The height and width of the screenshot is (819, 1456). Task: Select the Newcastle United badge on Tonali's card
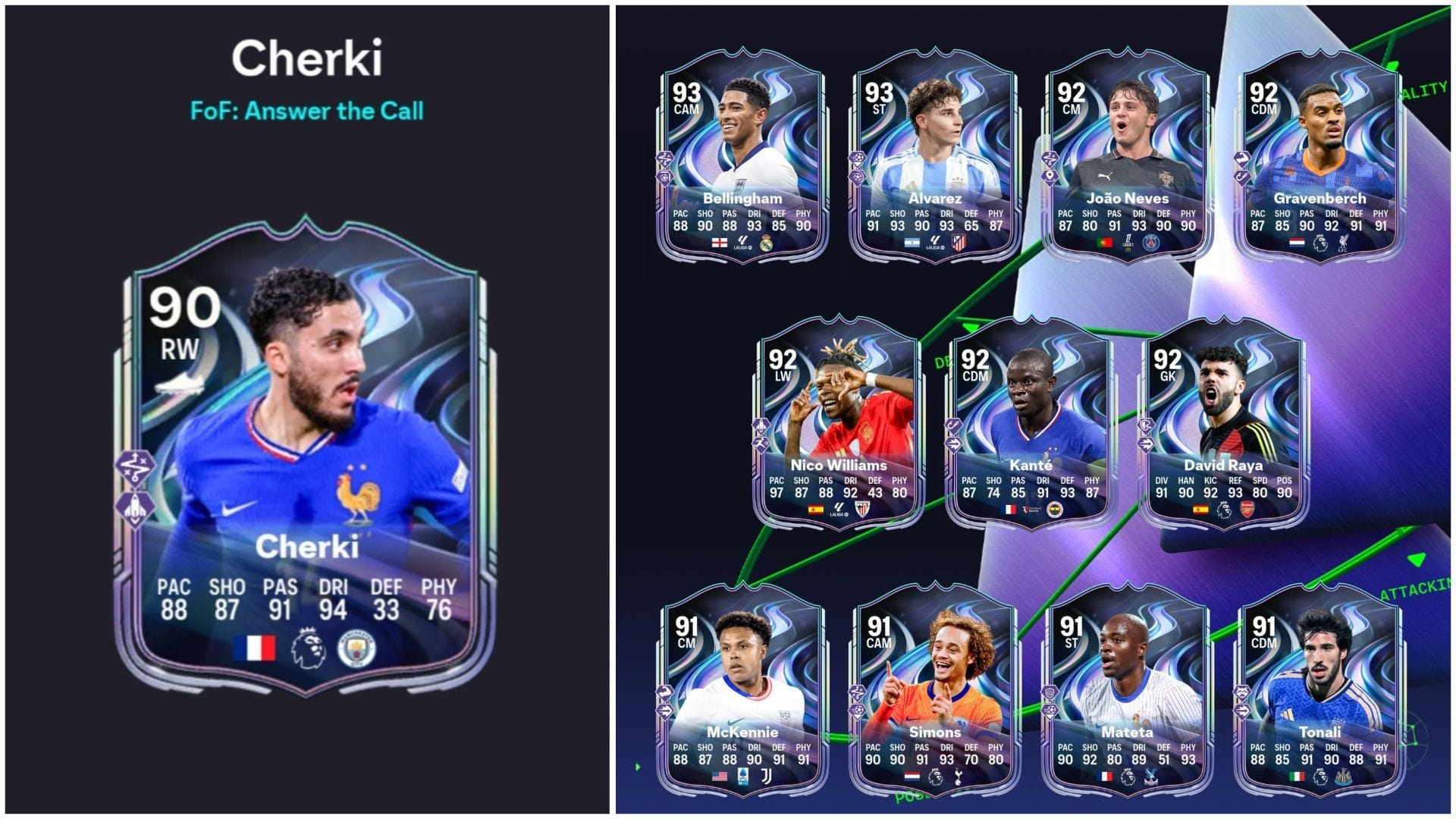pyautogui.click(x=1343, y=777)
